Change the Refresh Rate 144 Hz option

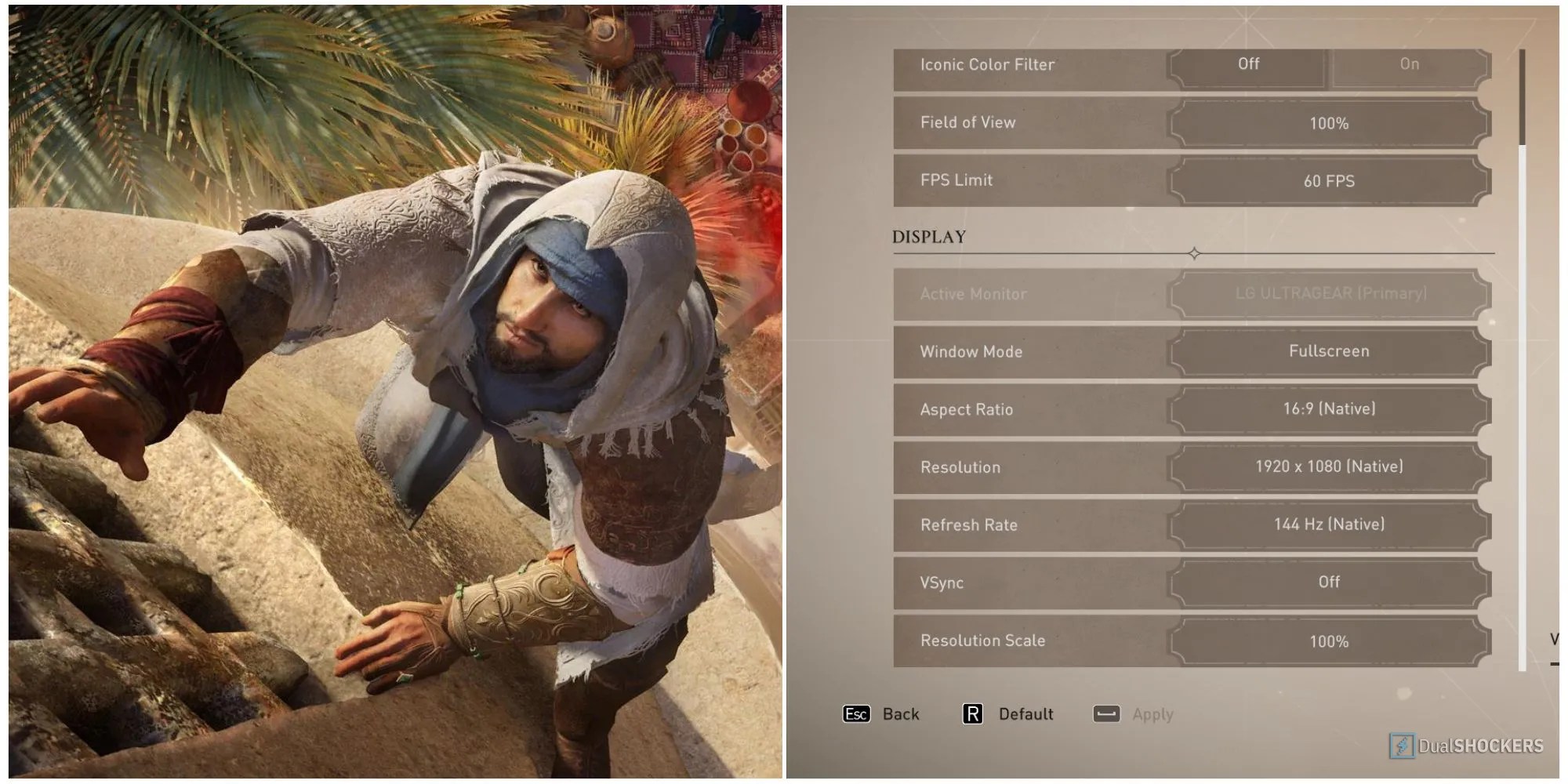[x=1329, y=524]
